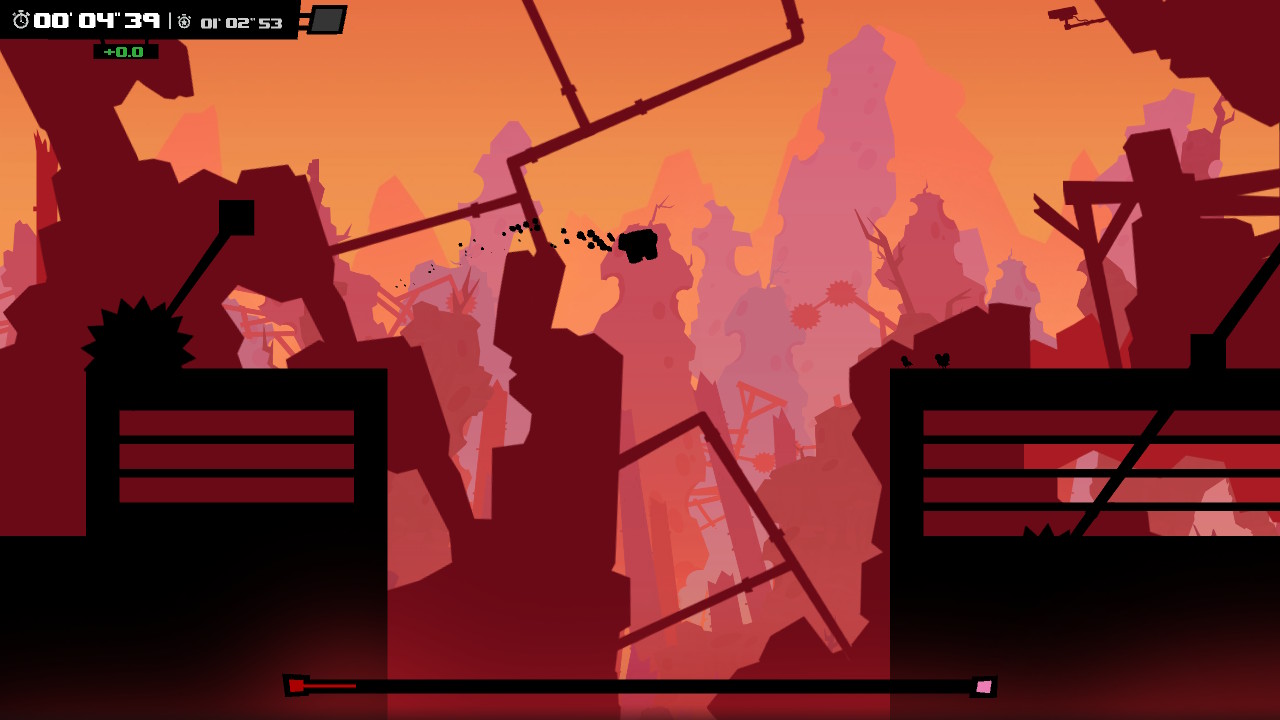Click the larger bird on the right ledge
The width and height of the screenshot is (1280, 720).
pos(941,361)
